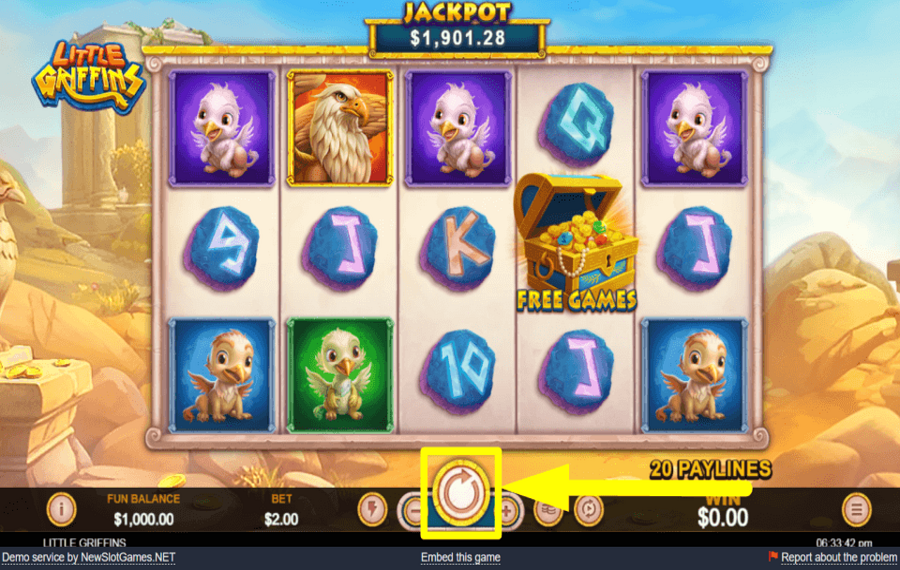The image size is (900, 570).
Task: Increase the bet with the plus button
Action: [509, 511]
